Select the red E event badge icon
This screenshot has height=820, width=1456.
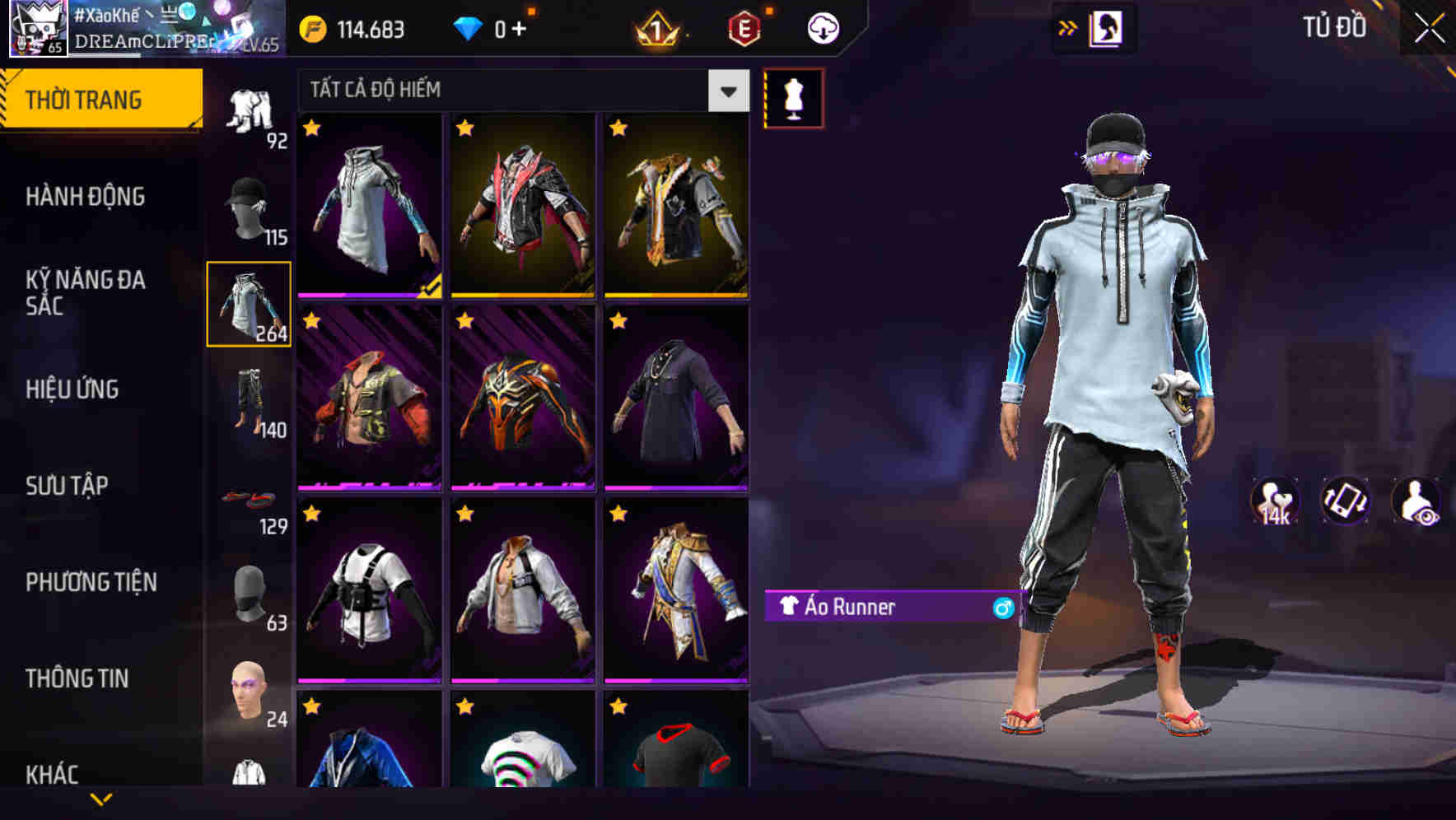(745, 27)
